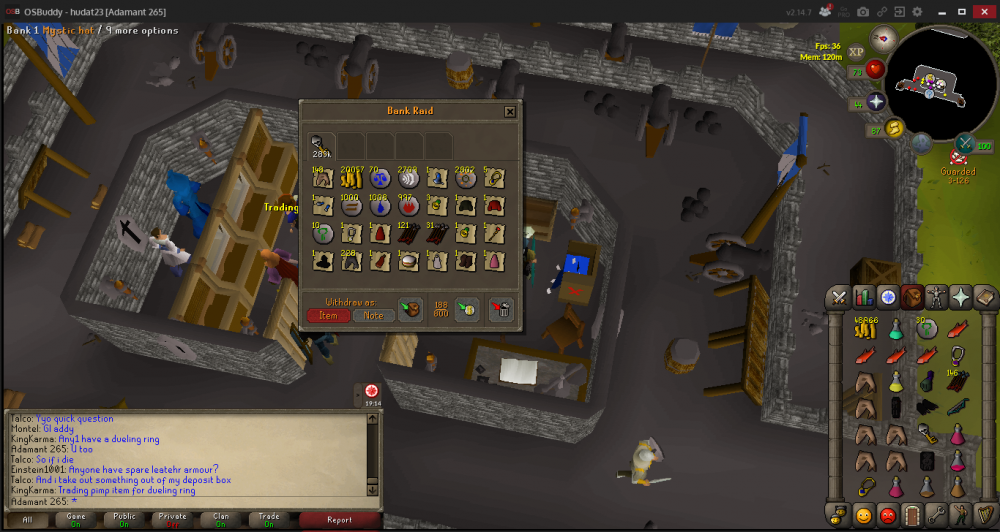
Task: Click the Report button in chat bar
Action: coord(339,520)
